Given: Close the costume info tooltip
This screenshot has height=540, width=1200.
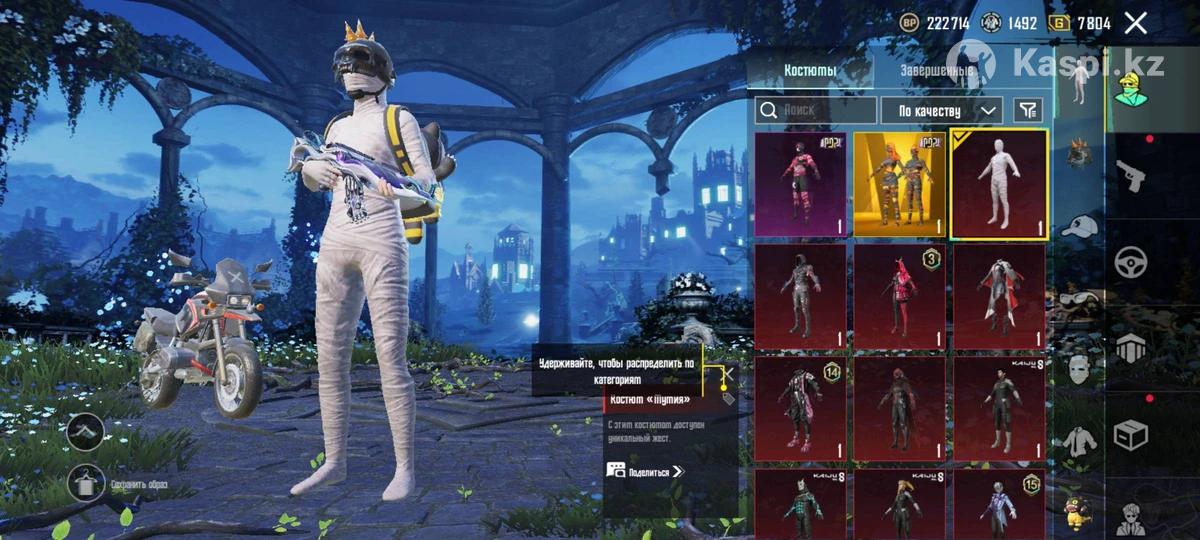Looking at the screenshot, I should [727, 375].
